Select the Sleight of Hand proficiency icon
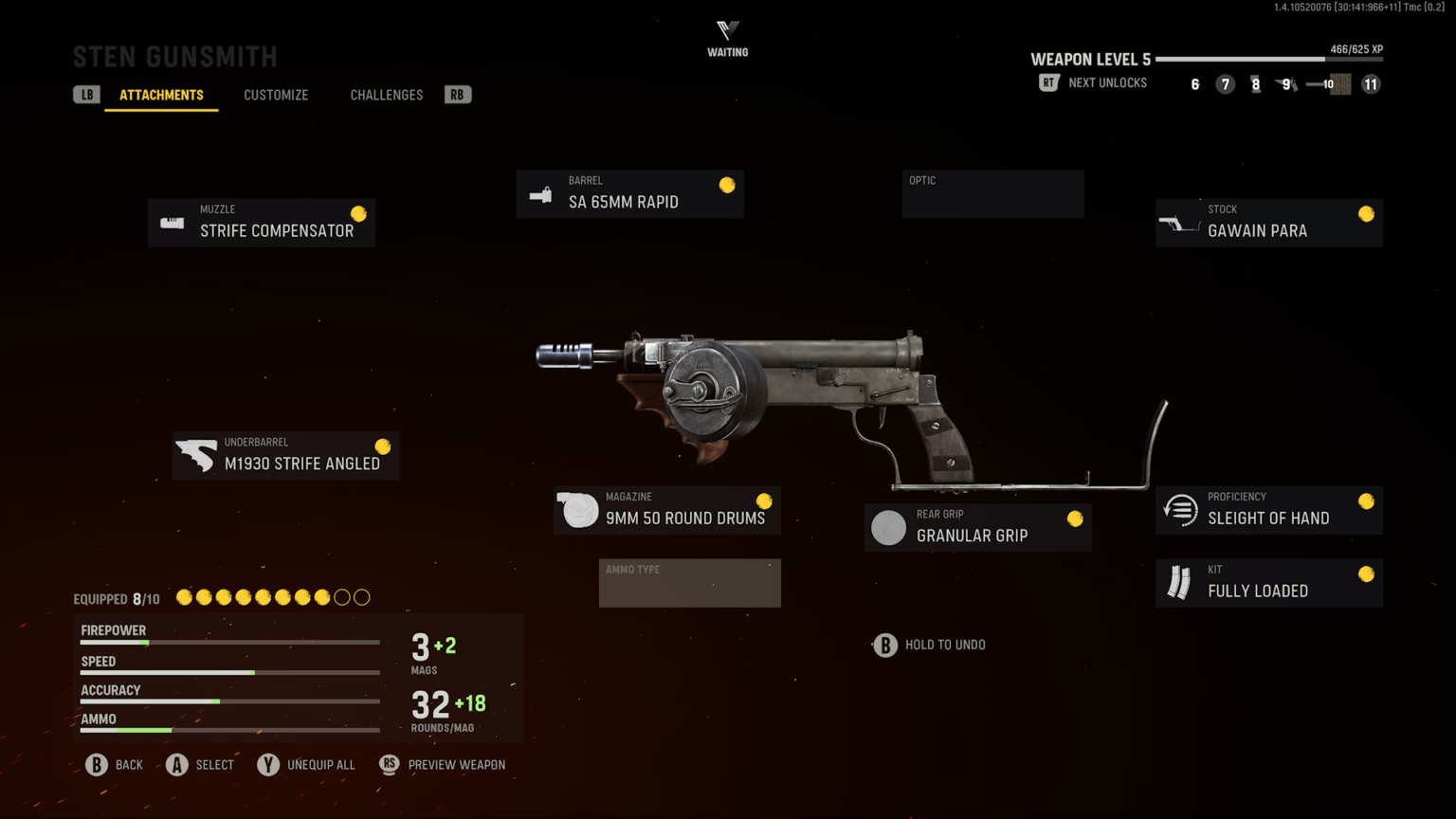The width and height of the screenshot is (1456, 819). (1178, 509)
